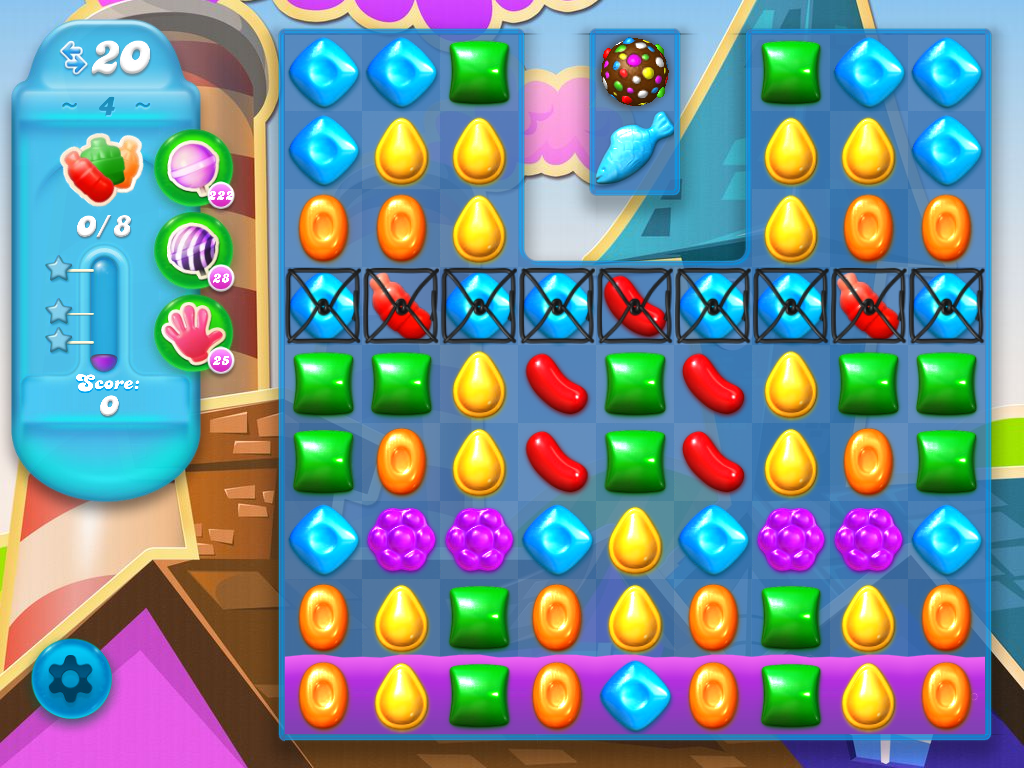Screen dimensions: 1024x768
Task: Open the gear settings button
Action: pyautogui.click(x=71, y=680)
